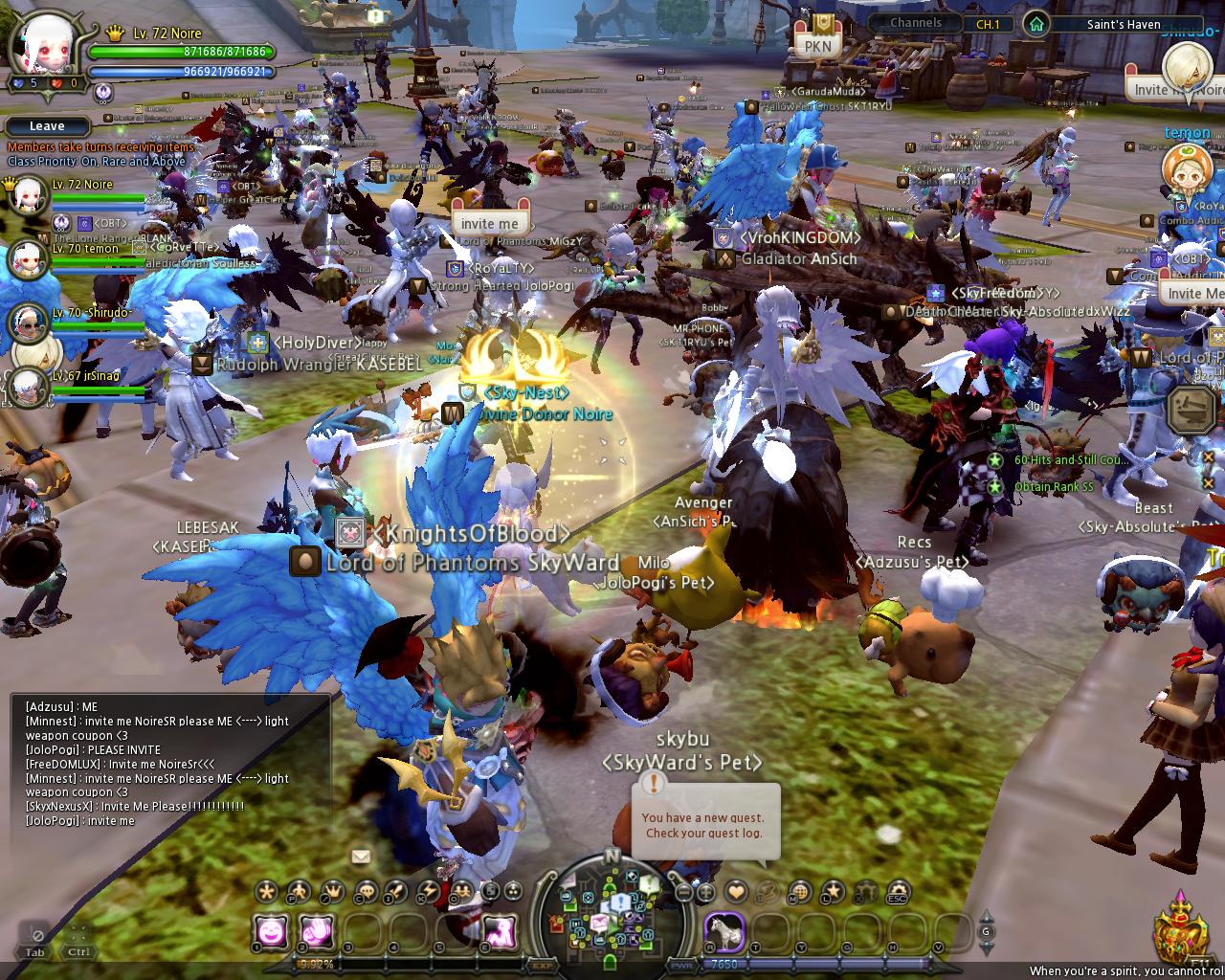This screenshot has height=980, width=1225.
Task: Open the heart icon menu
Action: point(736,892)
